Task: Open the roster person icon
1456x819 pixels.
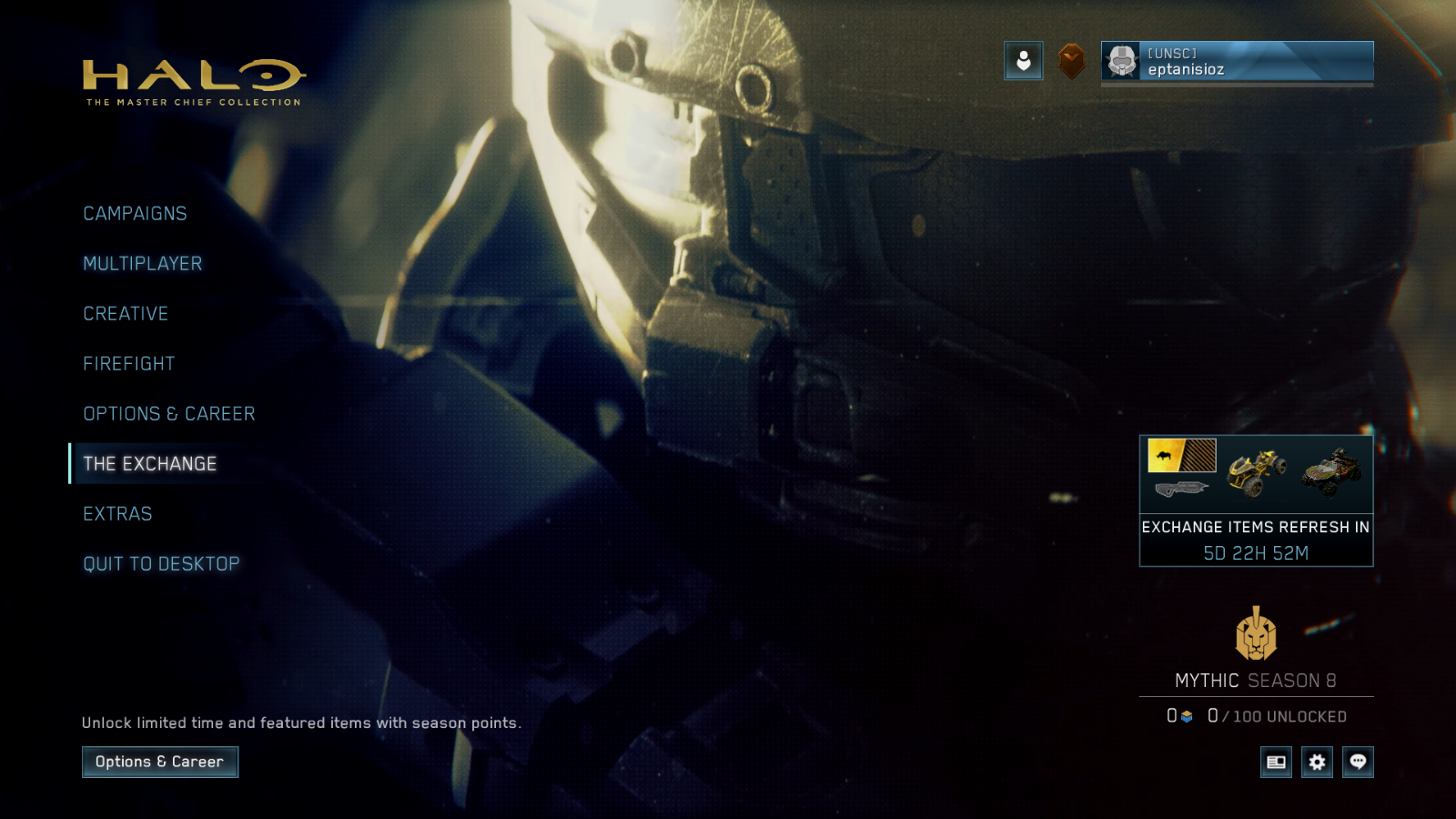Action: (x=1024, y=61)
